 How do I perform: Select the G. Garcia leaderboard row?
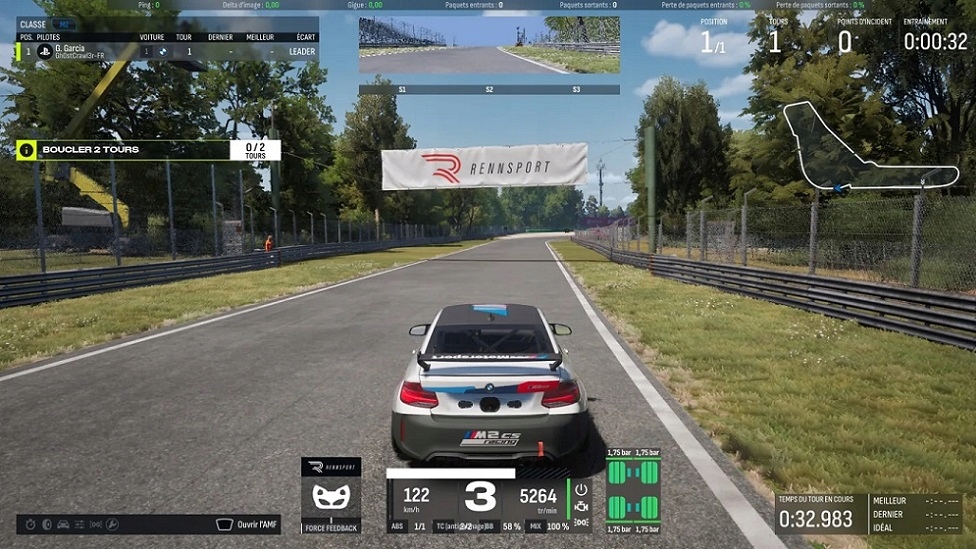tap(167, 51)
